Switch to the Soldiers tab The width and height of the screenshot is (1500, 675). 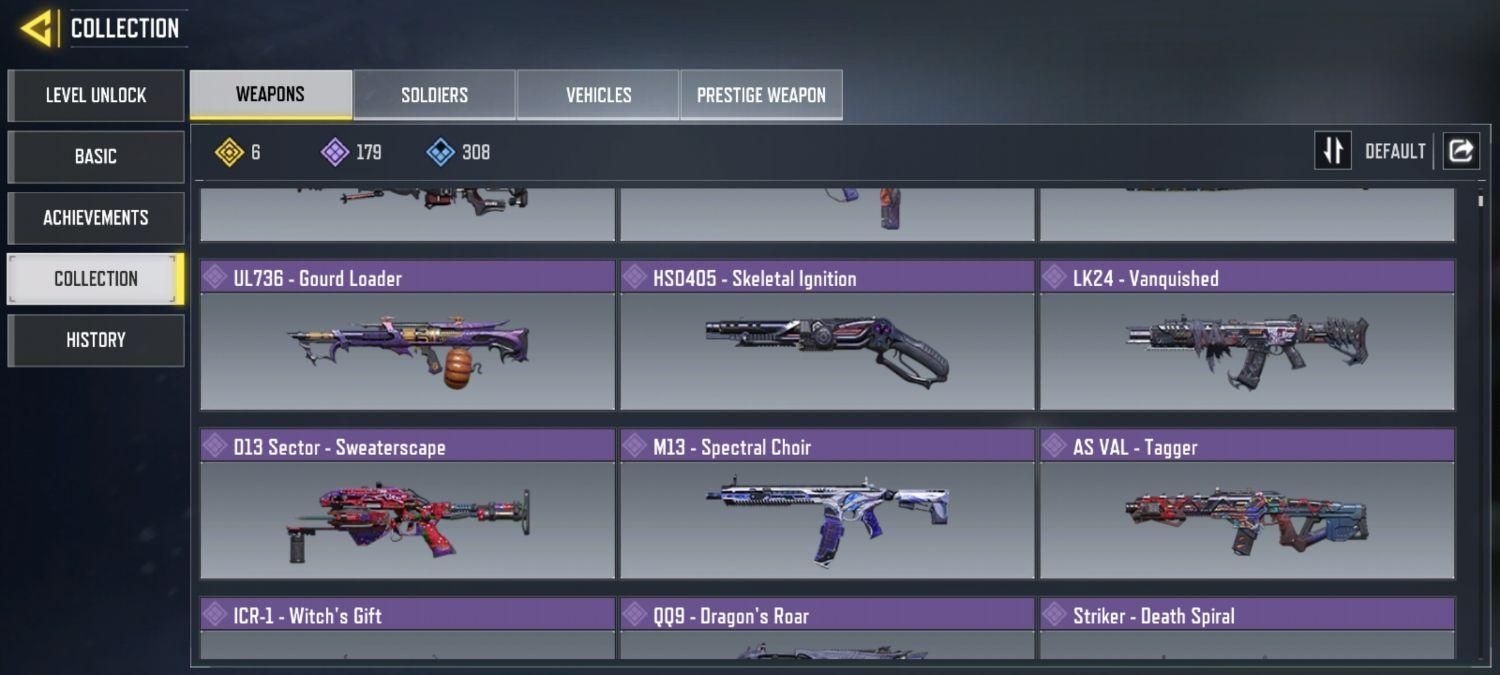pos(434,95)
